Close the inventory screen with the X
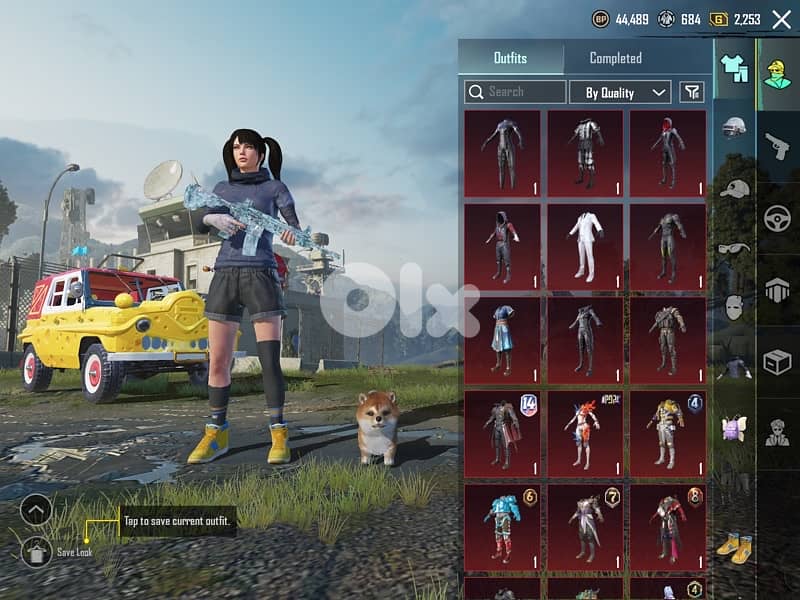Screen dimensions: 800x600 [x=781, y=19]
